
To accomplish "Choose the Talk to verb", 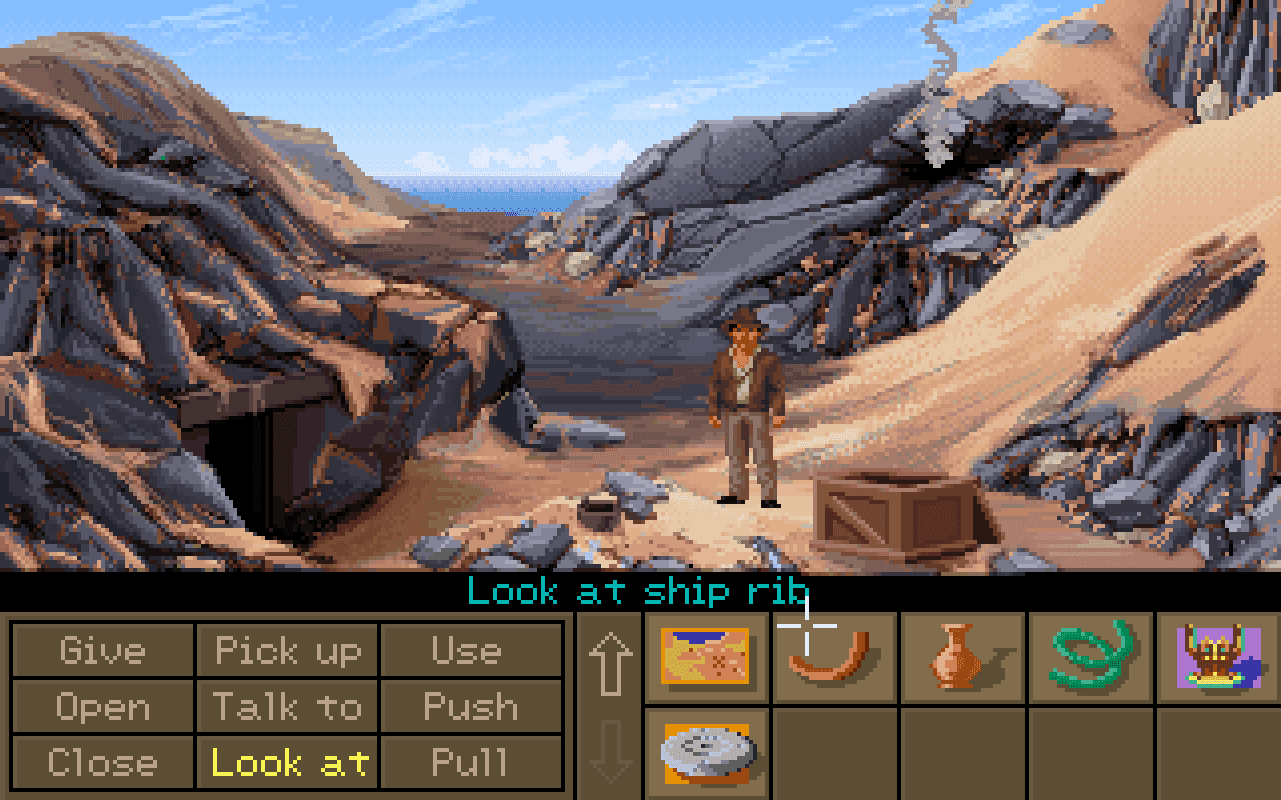I will [x=288, y=707].
